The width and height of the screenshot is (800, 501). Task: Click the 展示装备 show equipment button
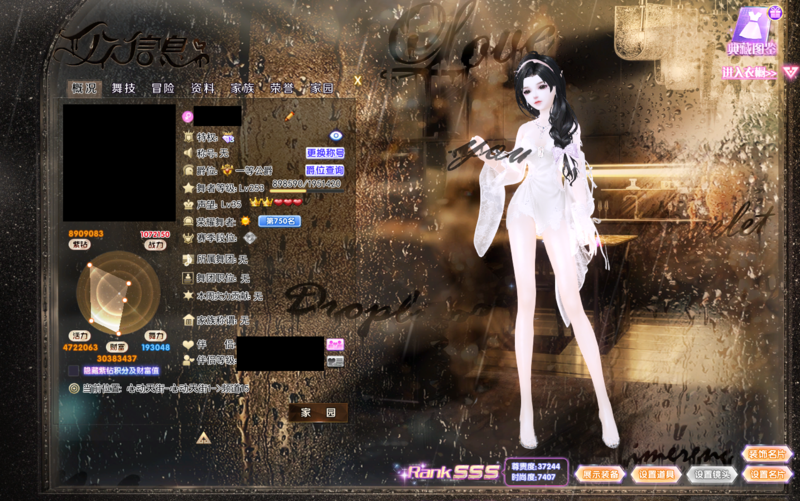(601, 474)
